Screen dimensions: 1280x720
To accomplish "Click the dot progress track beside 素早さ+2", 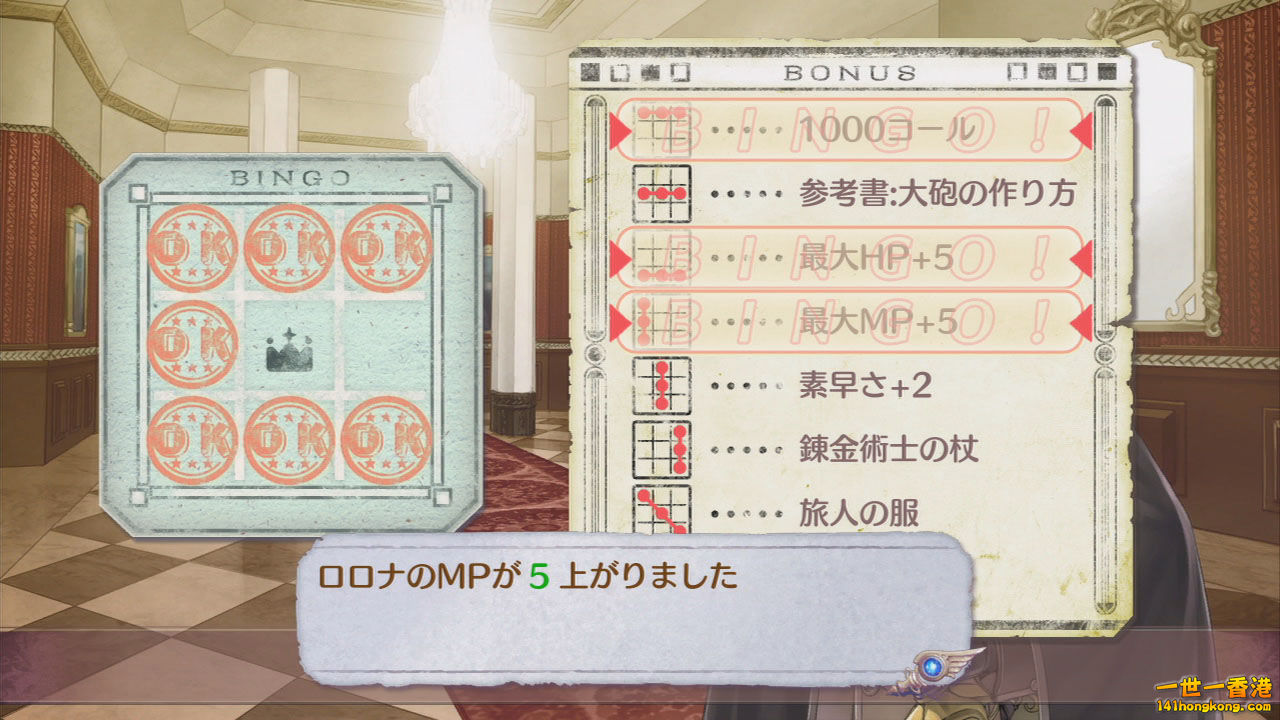I will (x=745, y=388).
